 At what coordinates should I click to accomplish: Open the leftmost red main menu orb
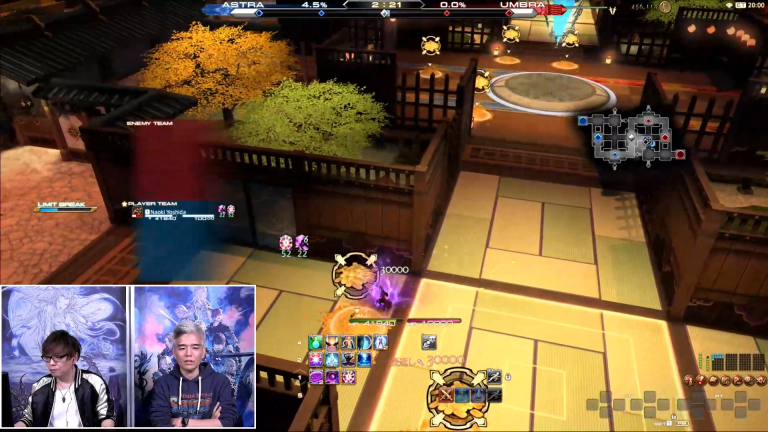690,379
